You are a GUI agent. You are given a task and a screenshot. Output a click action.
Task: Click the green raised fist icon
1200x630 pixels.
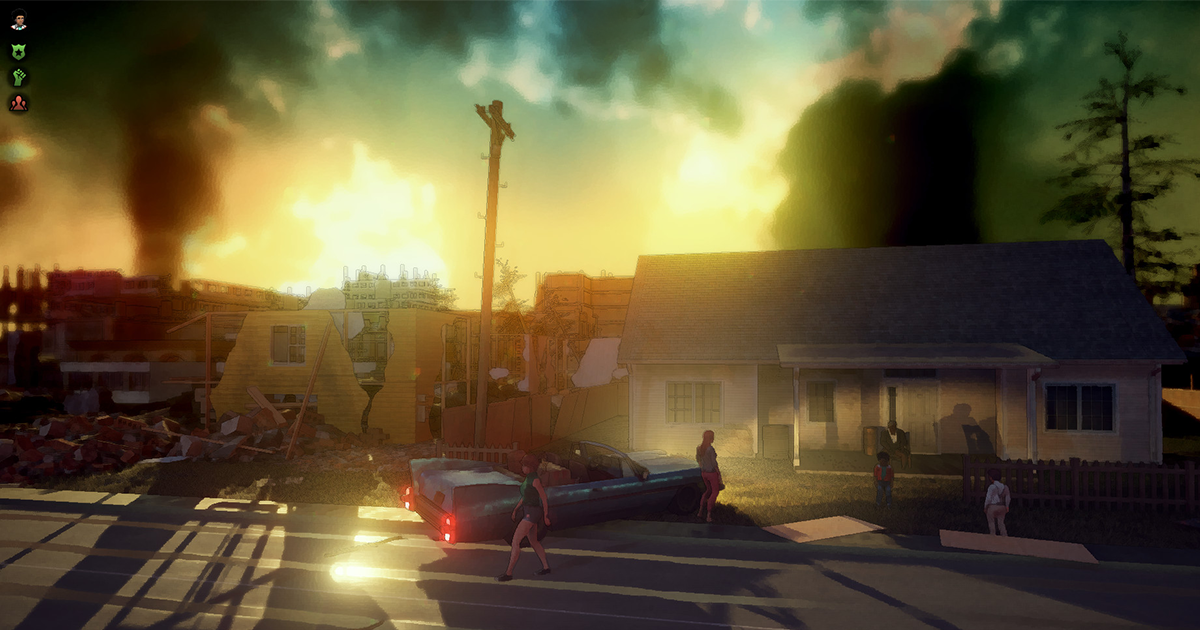[x=19, y=76]
